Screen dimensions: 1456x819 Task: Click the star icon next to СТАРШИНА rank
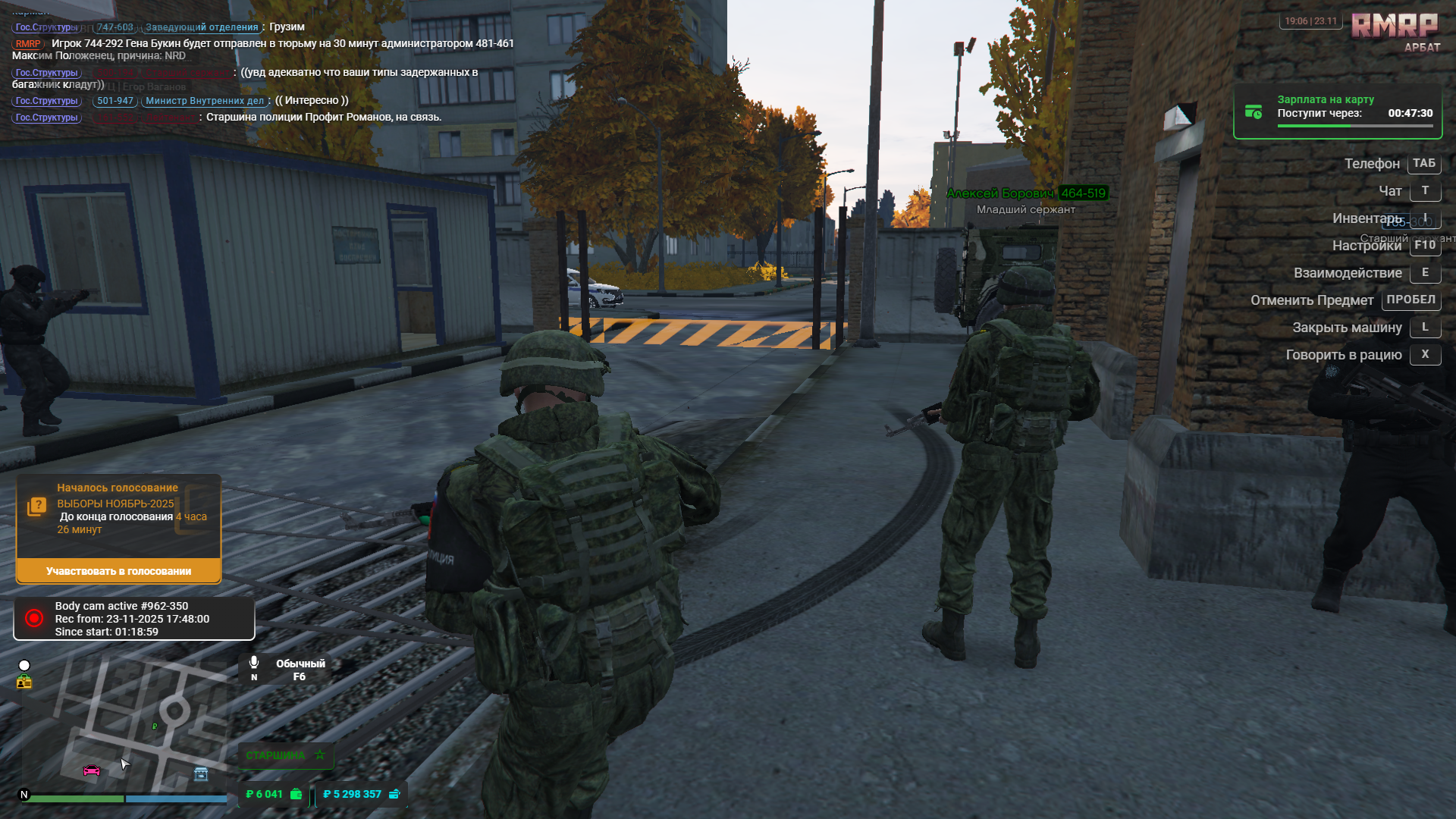click(320, 755)
